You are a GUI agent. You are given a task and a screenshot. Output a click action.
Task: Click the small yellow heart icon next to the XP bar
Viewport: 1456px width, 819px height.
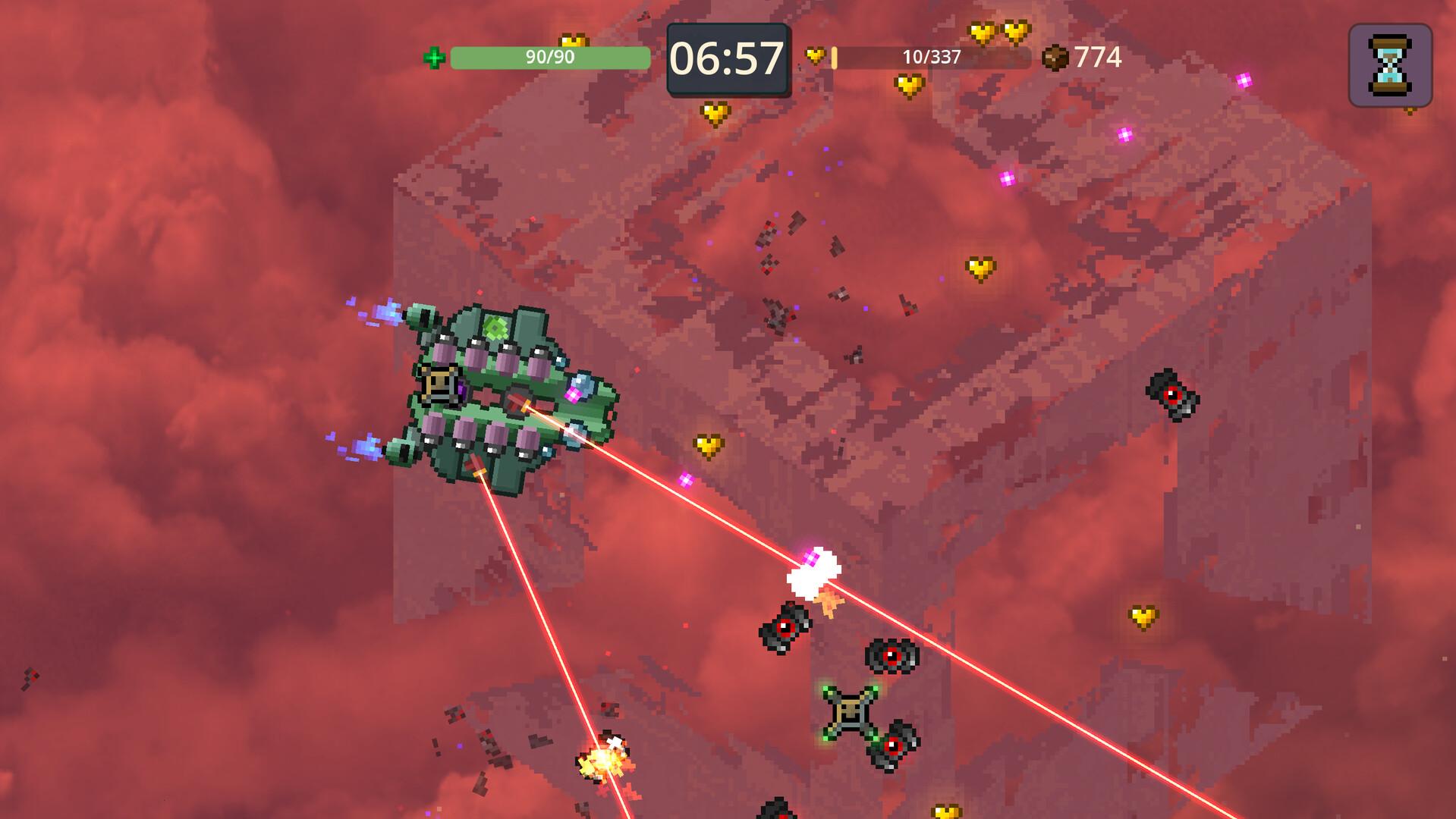pyautogui.click(x=816, y=55)
